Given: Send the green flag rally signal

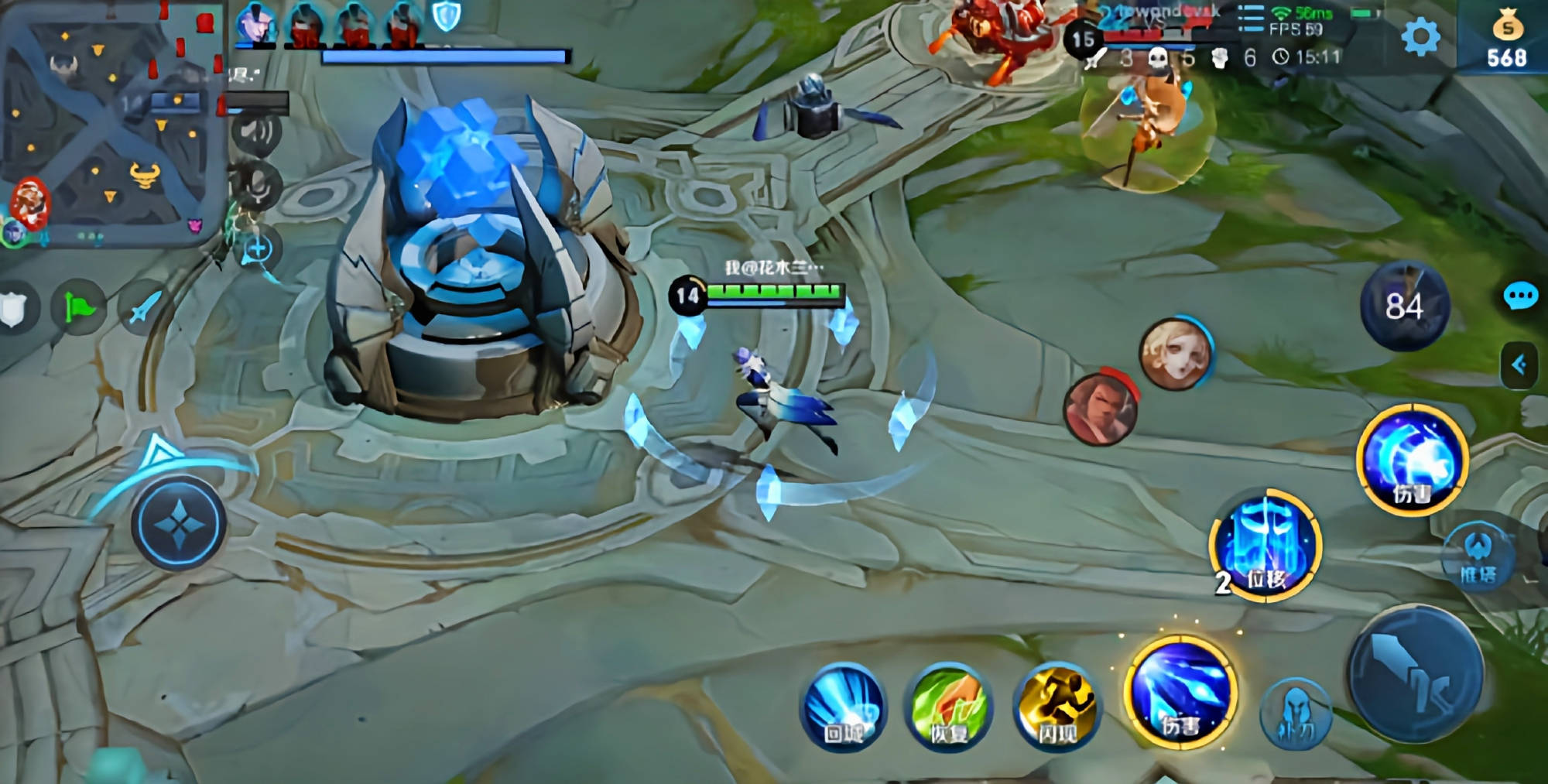Looking at the screenshot, I should coord(78,309).
